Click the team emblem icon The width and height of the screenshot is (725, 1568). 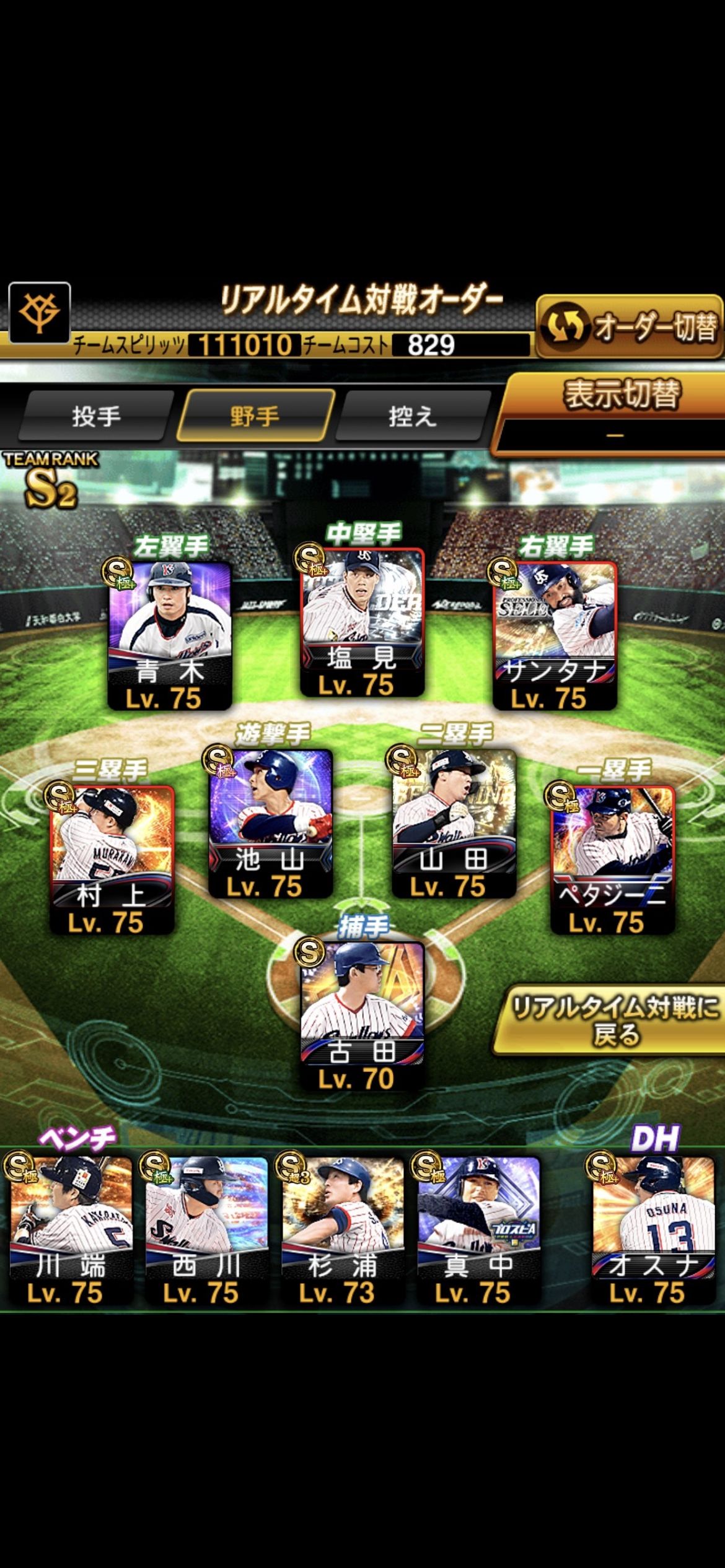coord(39,311)
